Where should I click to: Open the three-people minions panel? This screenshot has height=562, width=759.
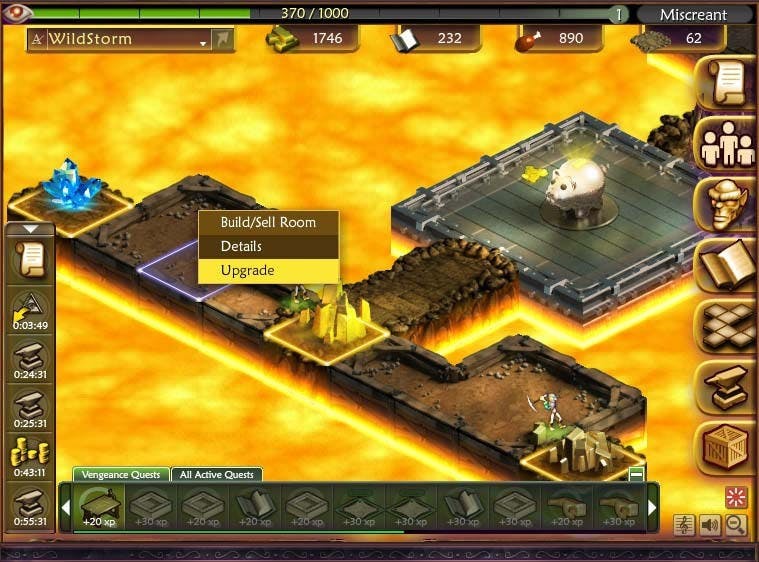(x=725, y=145)
